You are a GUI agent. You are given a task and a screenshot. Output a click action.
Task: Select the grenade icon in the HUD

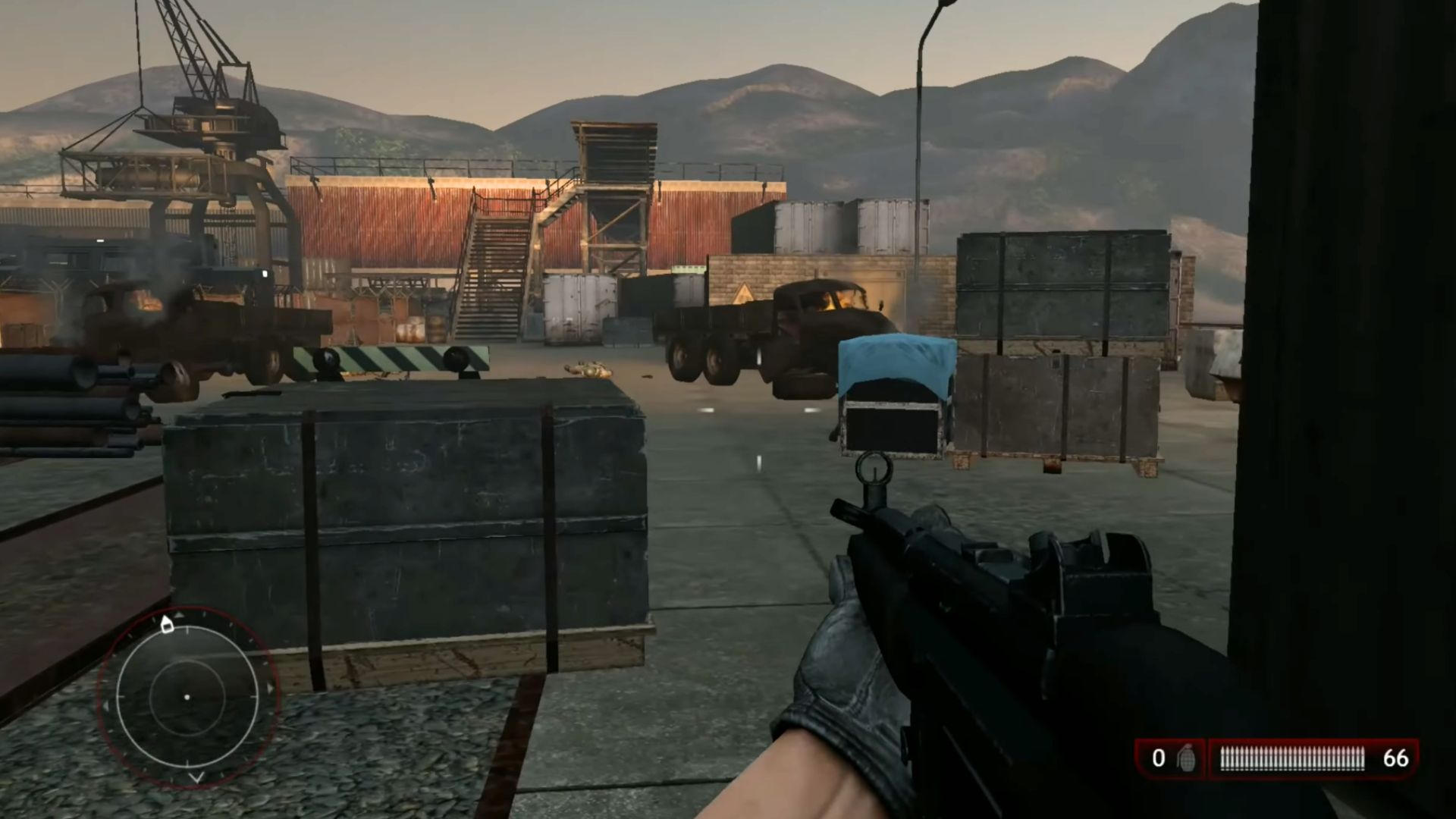click(1185, 758)
